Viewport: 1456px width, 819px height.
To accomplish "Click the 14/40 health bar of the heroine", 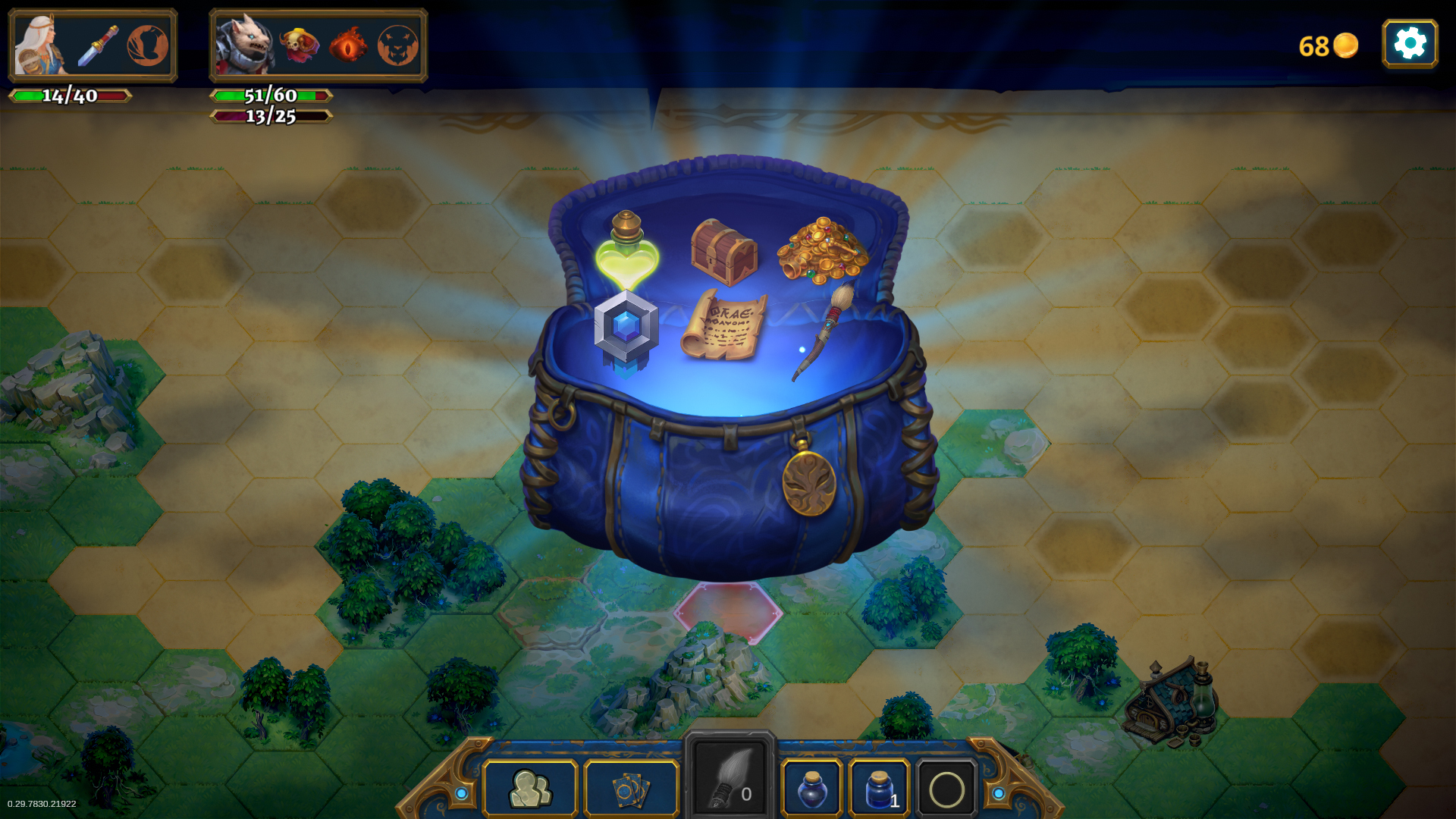I will click(71, 96).
